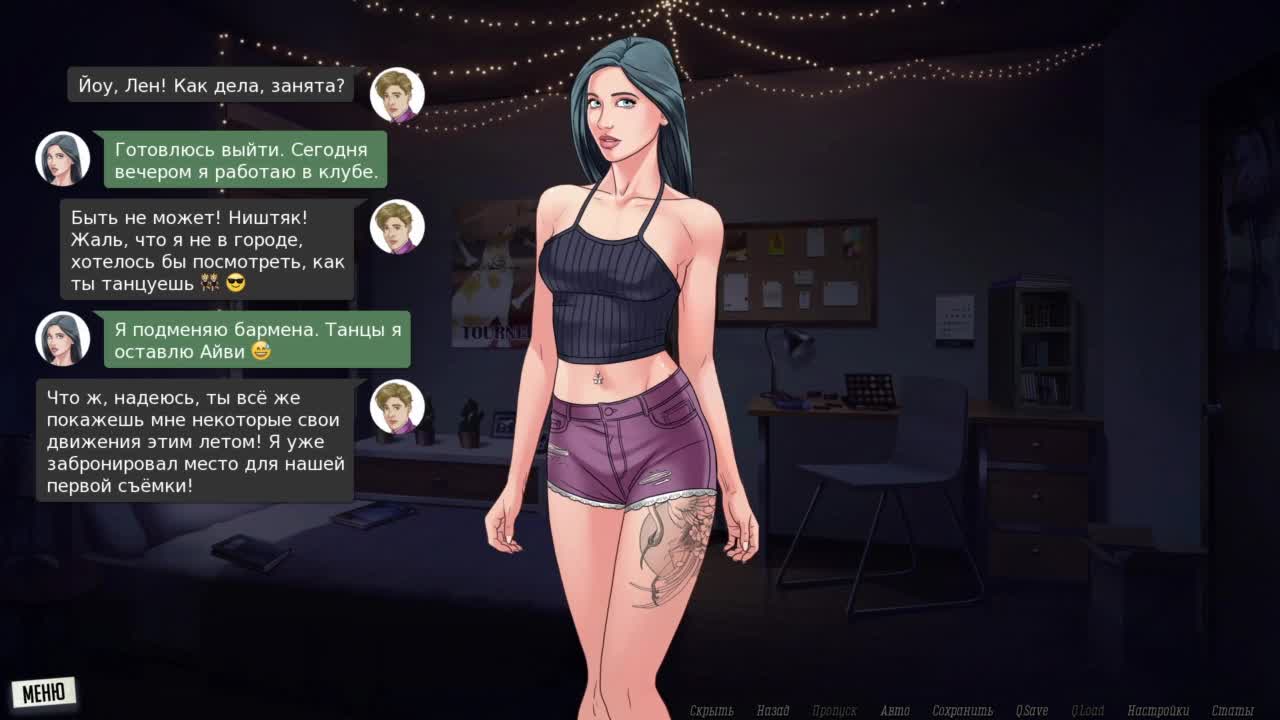
Task: Open the МЕНЮ button
Action: (x=44, y=692)
